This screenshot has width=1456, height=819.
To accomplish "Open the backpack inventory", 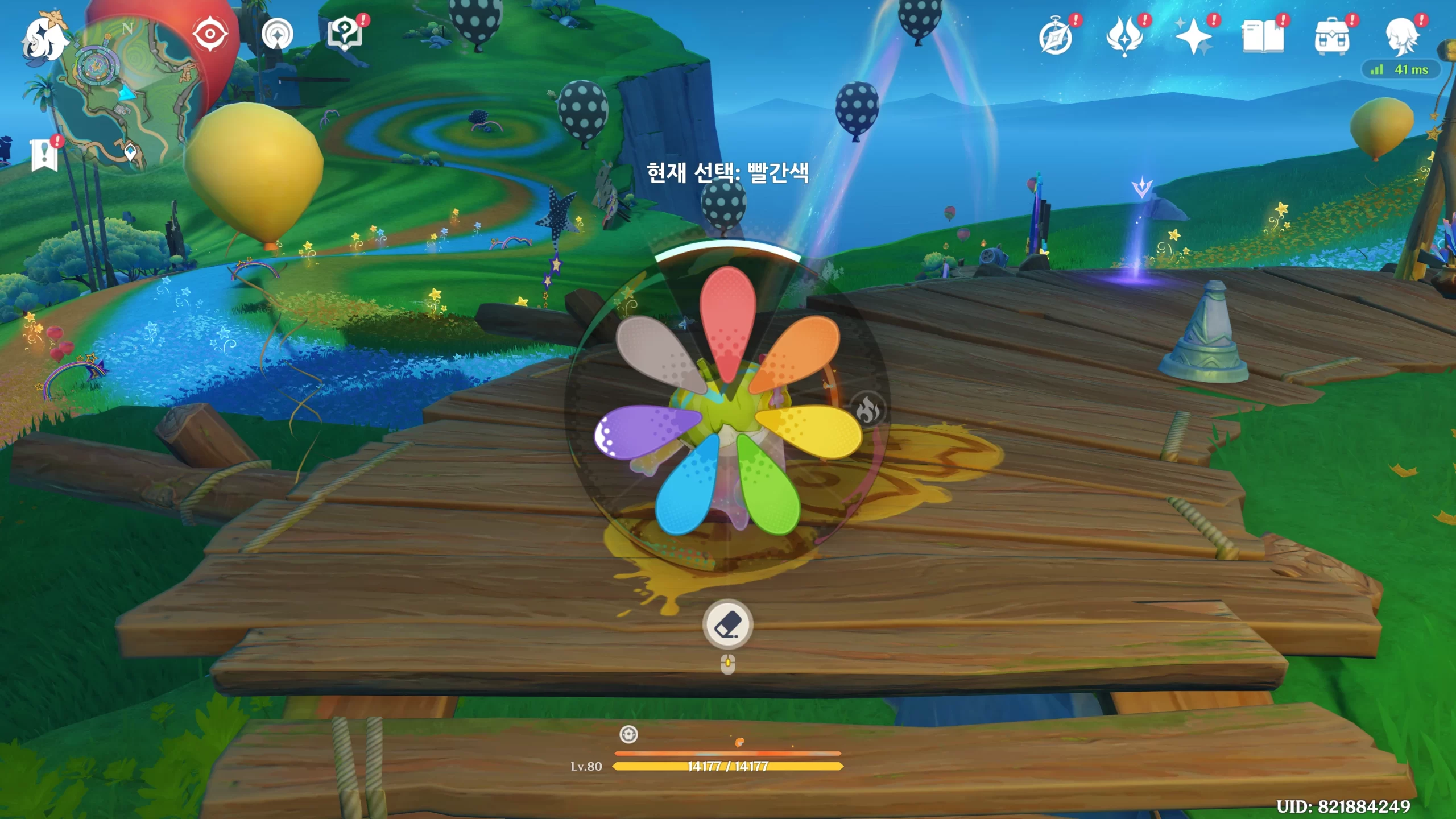I will [x=1331, y=38].
